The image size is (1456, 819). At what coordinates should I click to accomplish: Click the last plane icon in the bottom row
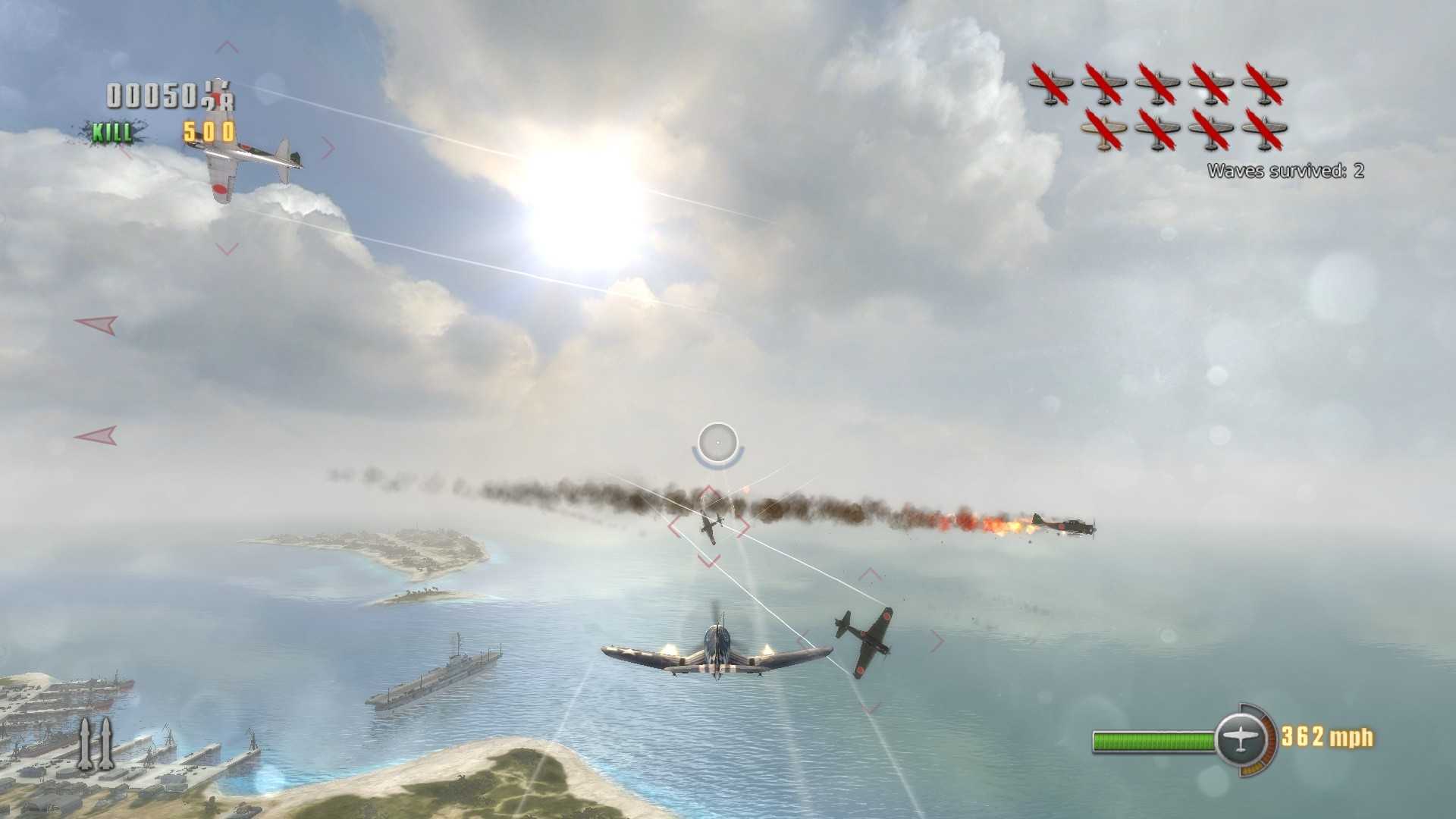(x=1261, y=130)
